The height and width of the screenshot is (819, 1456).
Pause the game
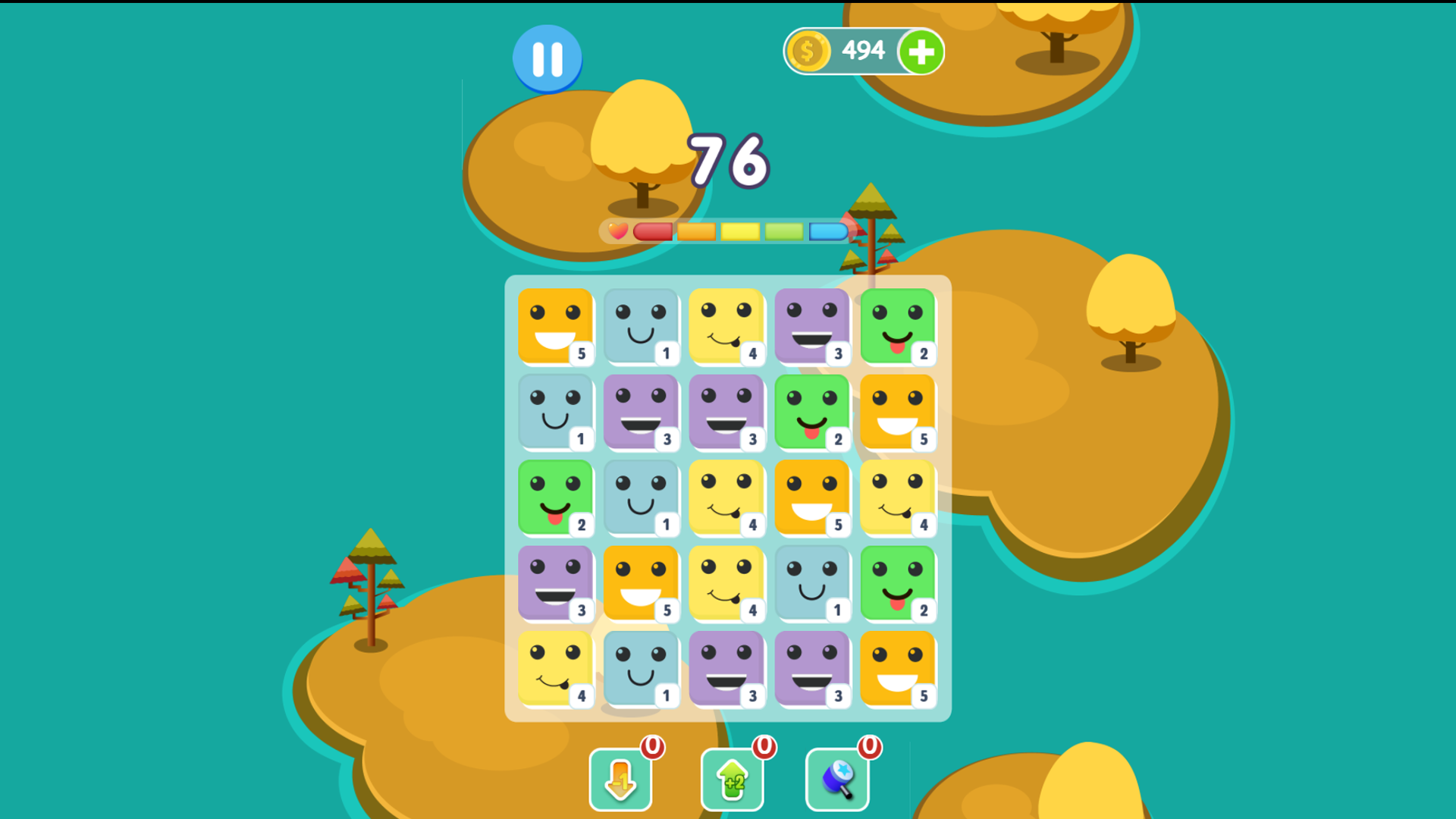tap(548, 60)
